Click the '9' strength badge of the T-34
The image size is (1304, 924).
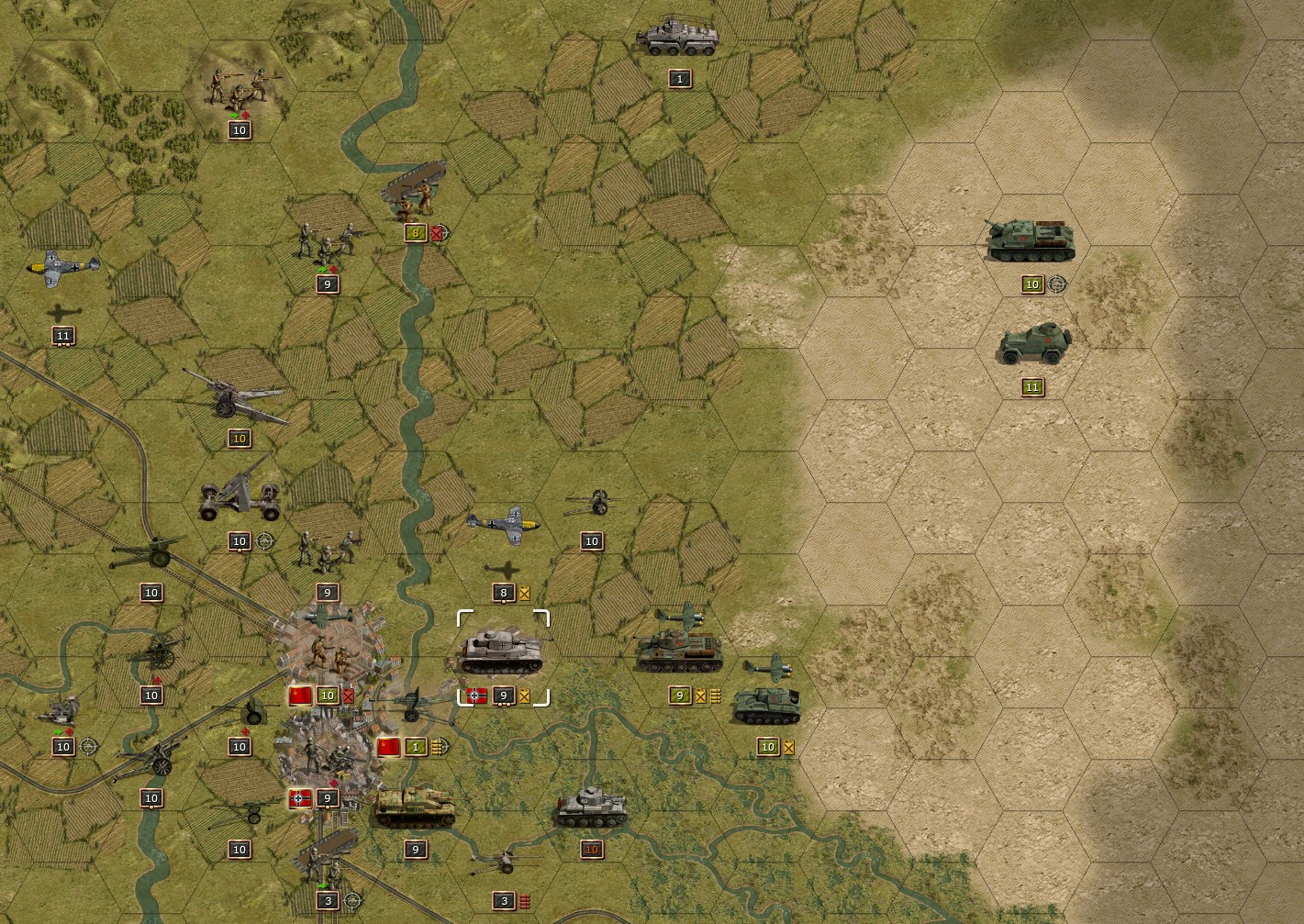679,696
